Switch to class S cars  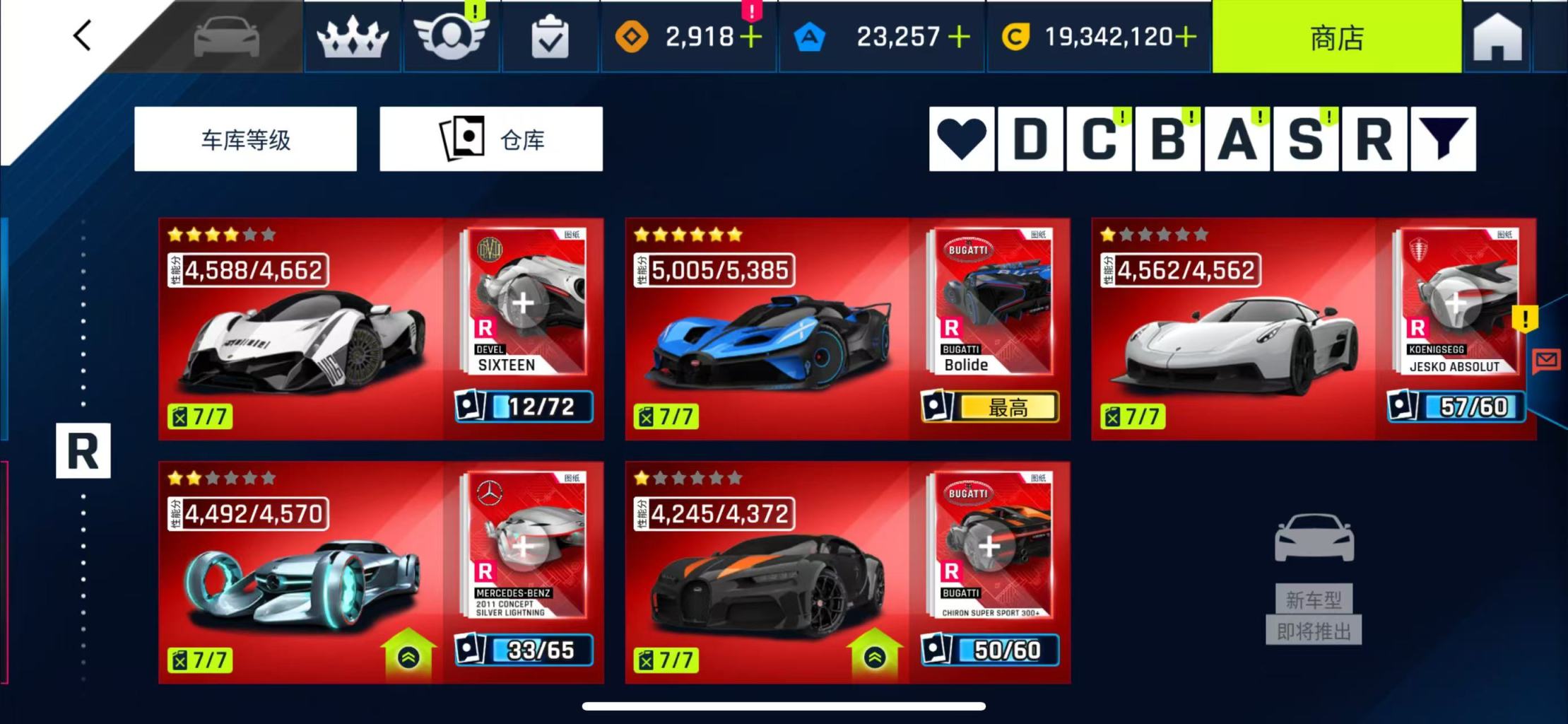click(1305, 139)
